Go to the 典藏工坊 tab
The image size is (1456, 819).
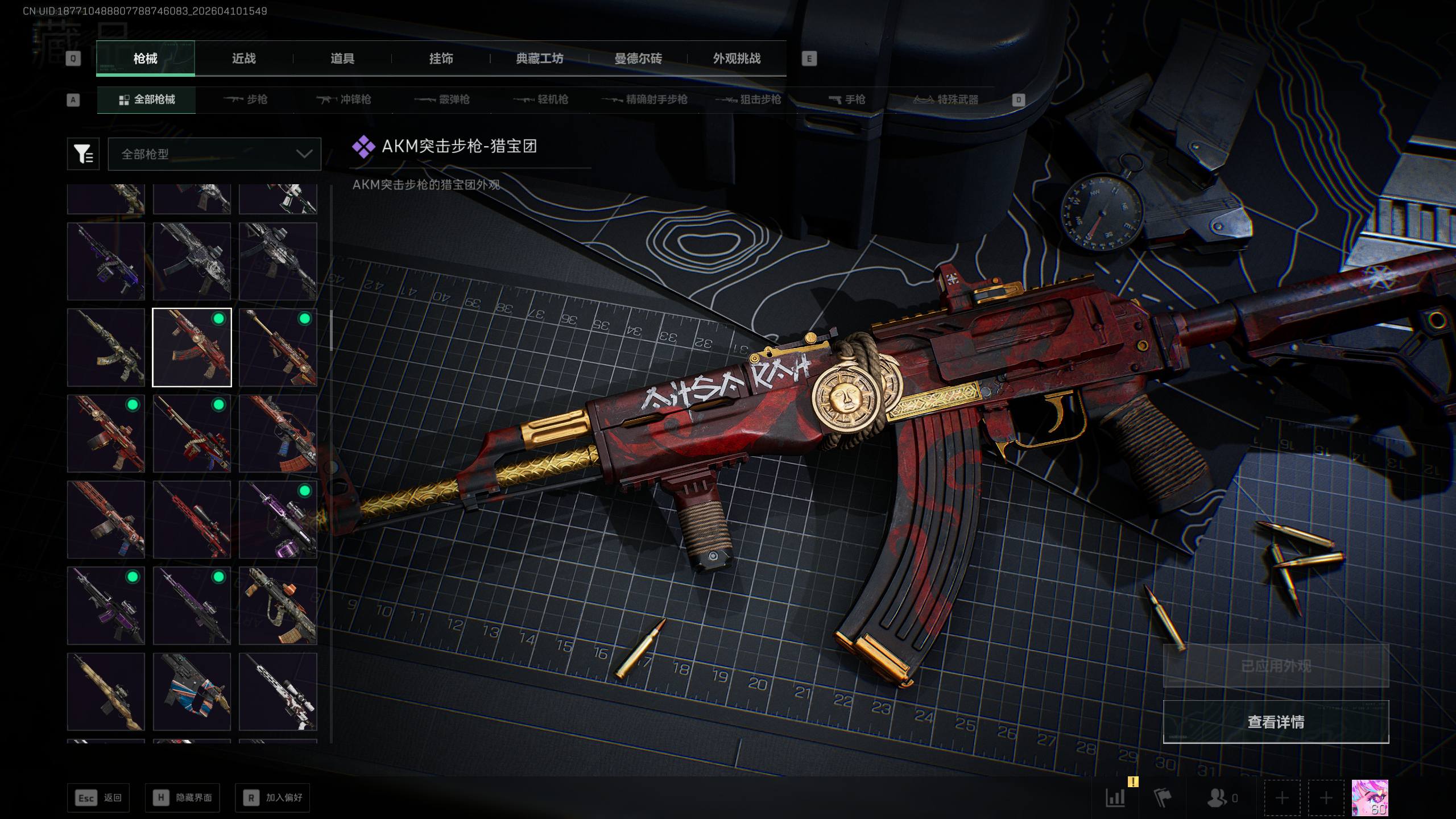539,58
